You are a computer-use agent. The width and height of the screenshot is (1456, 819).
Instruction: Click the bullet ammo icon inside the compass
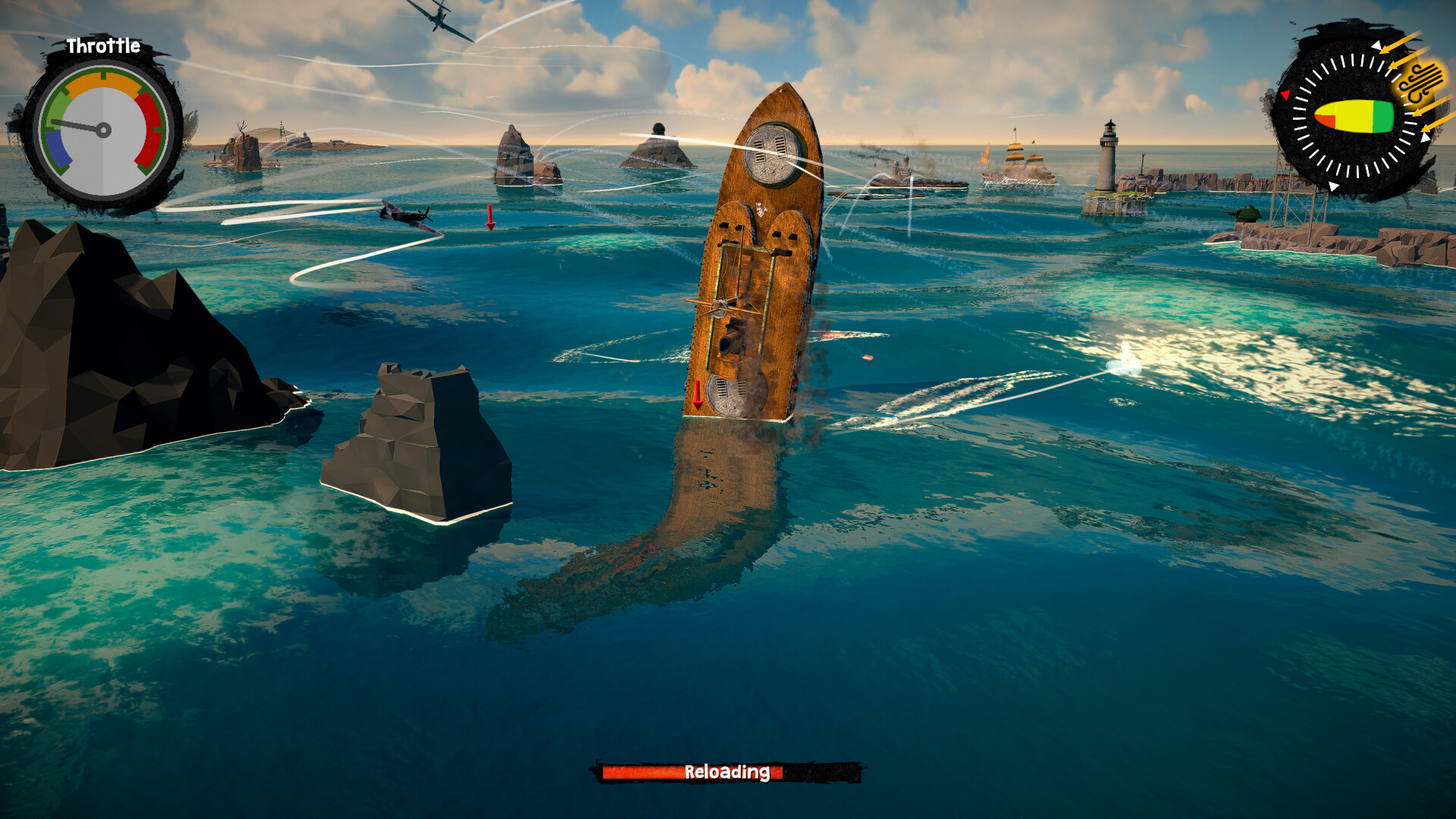pyautogui.click(x=1355, y=116)
